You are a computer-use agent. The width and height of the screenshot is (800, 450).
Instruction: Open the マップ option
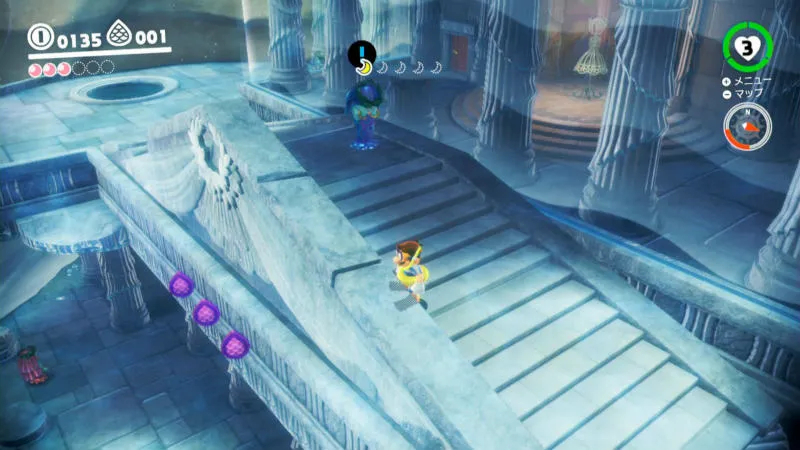tap(747, 94)
